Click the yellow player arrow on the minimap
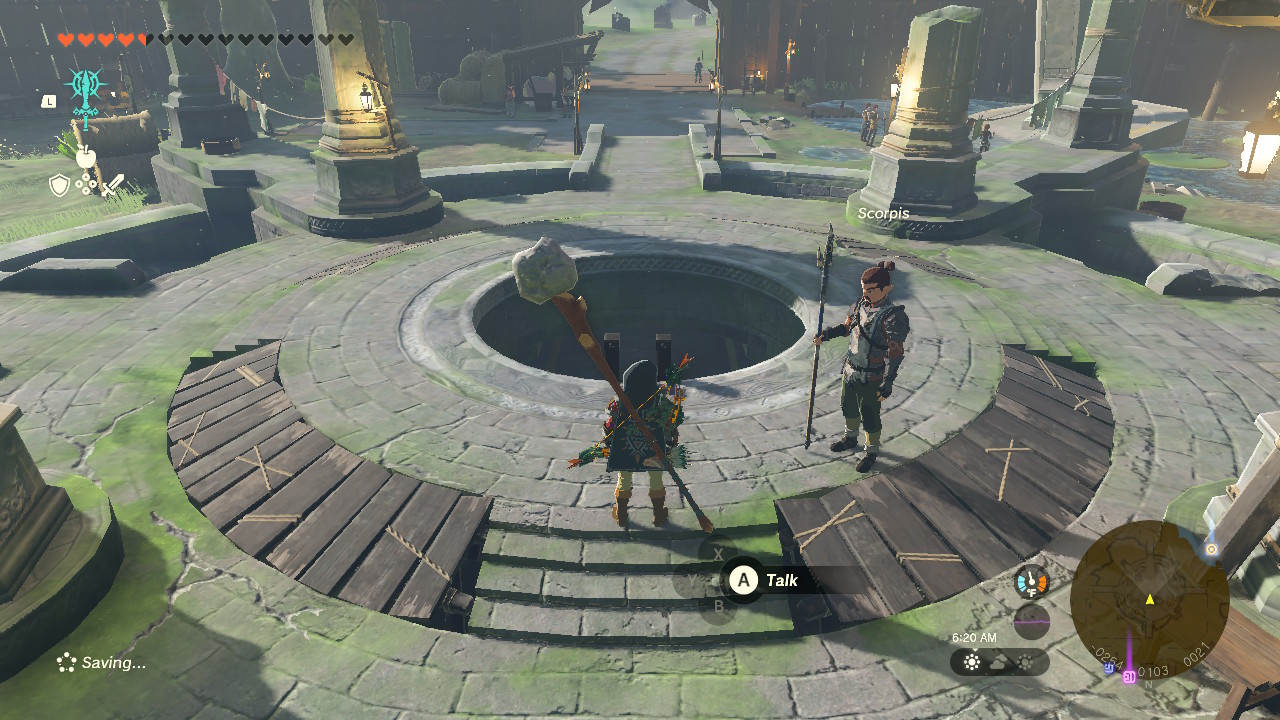The height and width of the screenshot is (720, 1280). click(x=1150, y=600)
